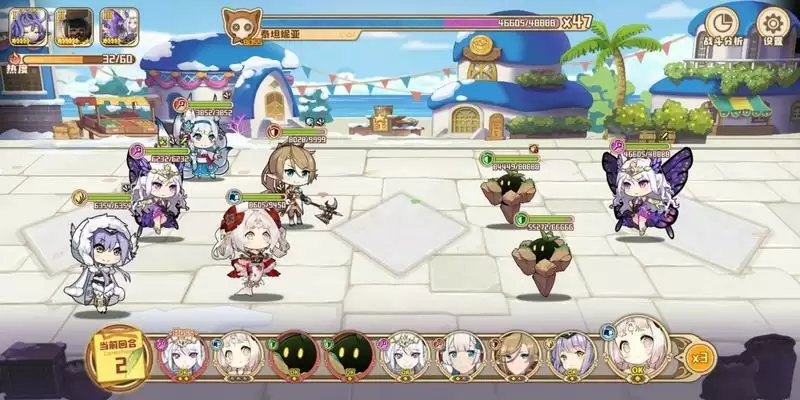Screen dimensions: 800x400
Task: Toggle the x3 battle speed button
Action: [x=701, y=356]
